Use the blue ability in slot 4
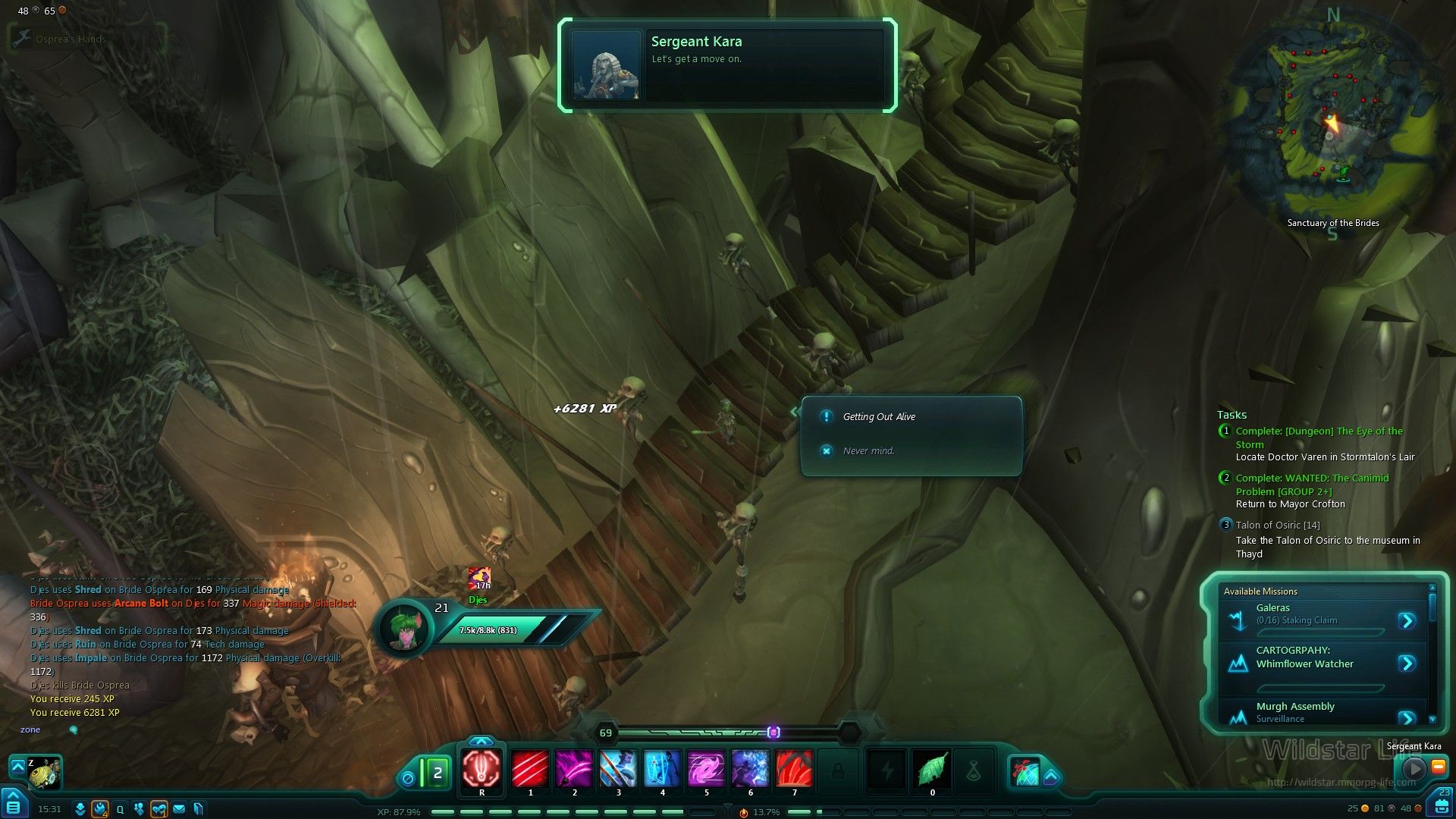Screen dimensions: 1456x819 coord(662,769)
